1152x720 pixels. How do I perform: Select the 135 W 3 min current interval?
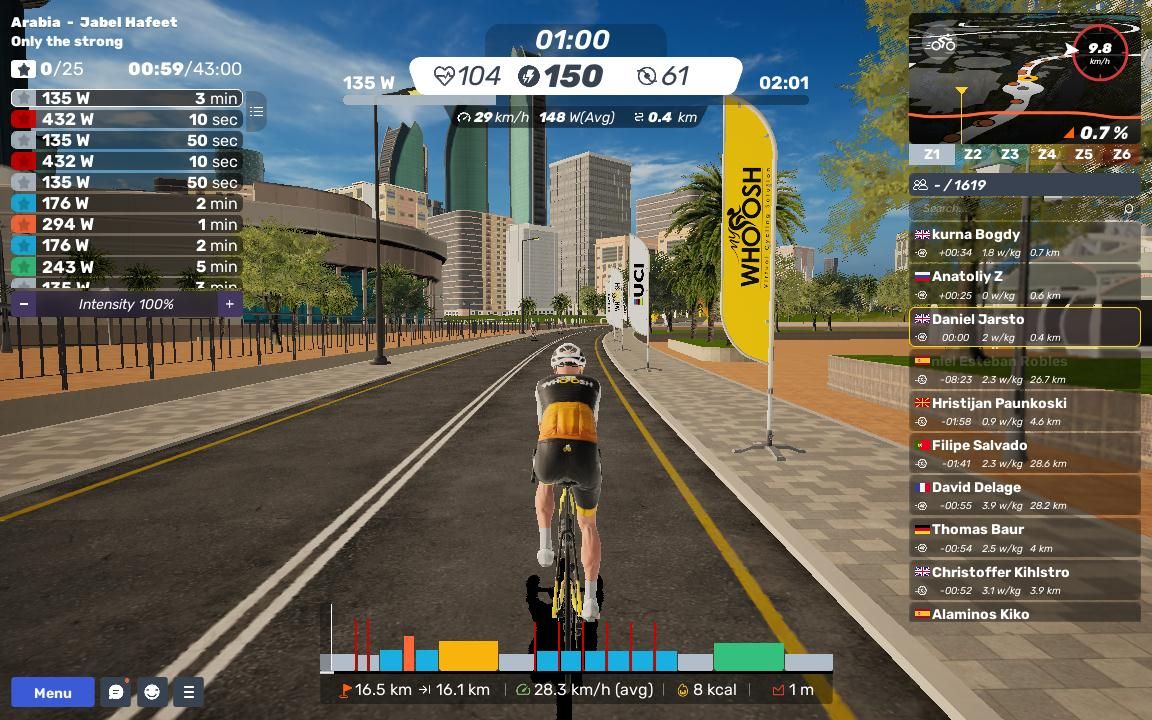127,98
